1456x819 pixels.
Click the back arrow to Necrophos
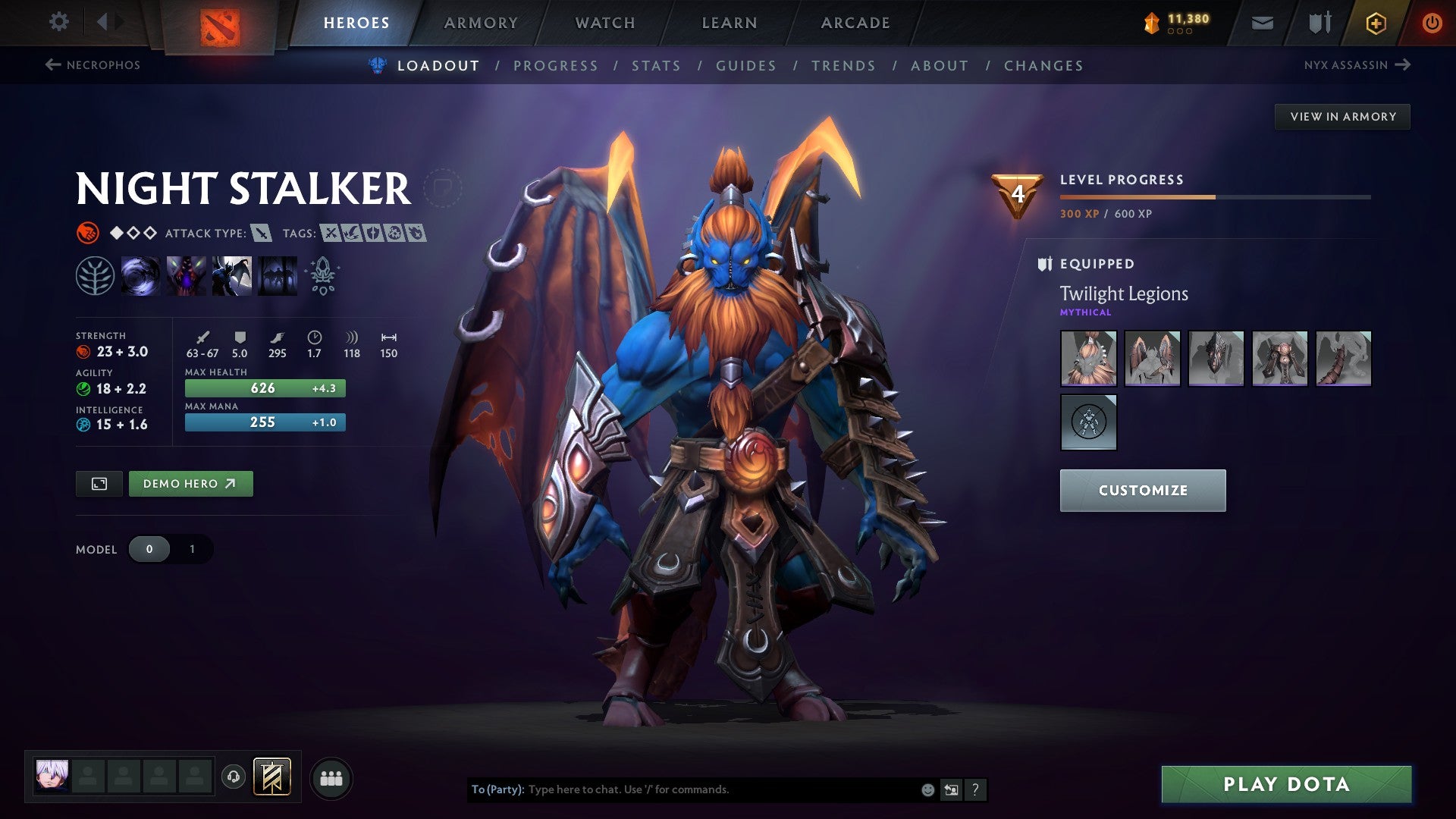(52, 65)
